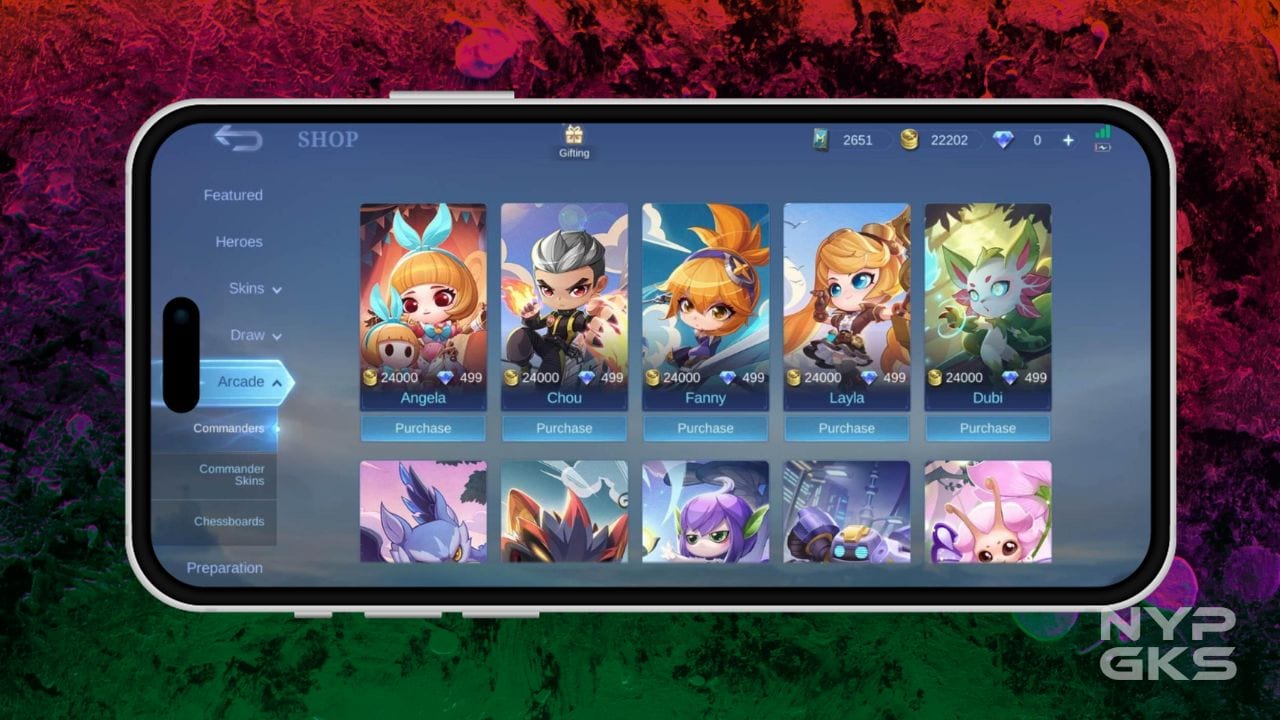Switch to the Heroes category
The width and height of the screenshot is (1280, 720).
(239, 242)
